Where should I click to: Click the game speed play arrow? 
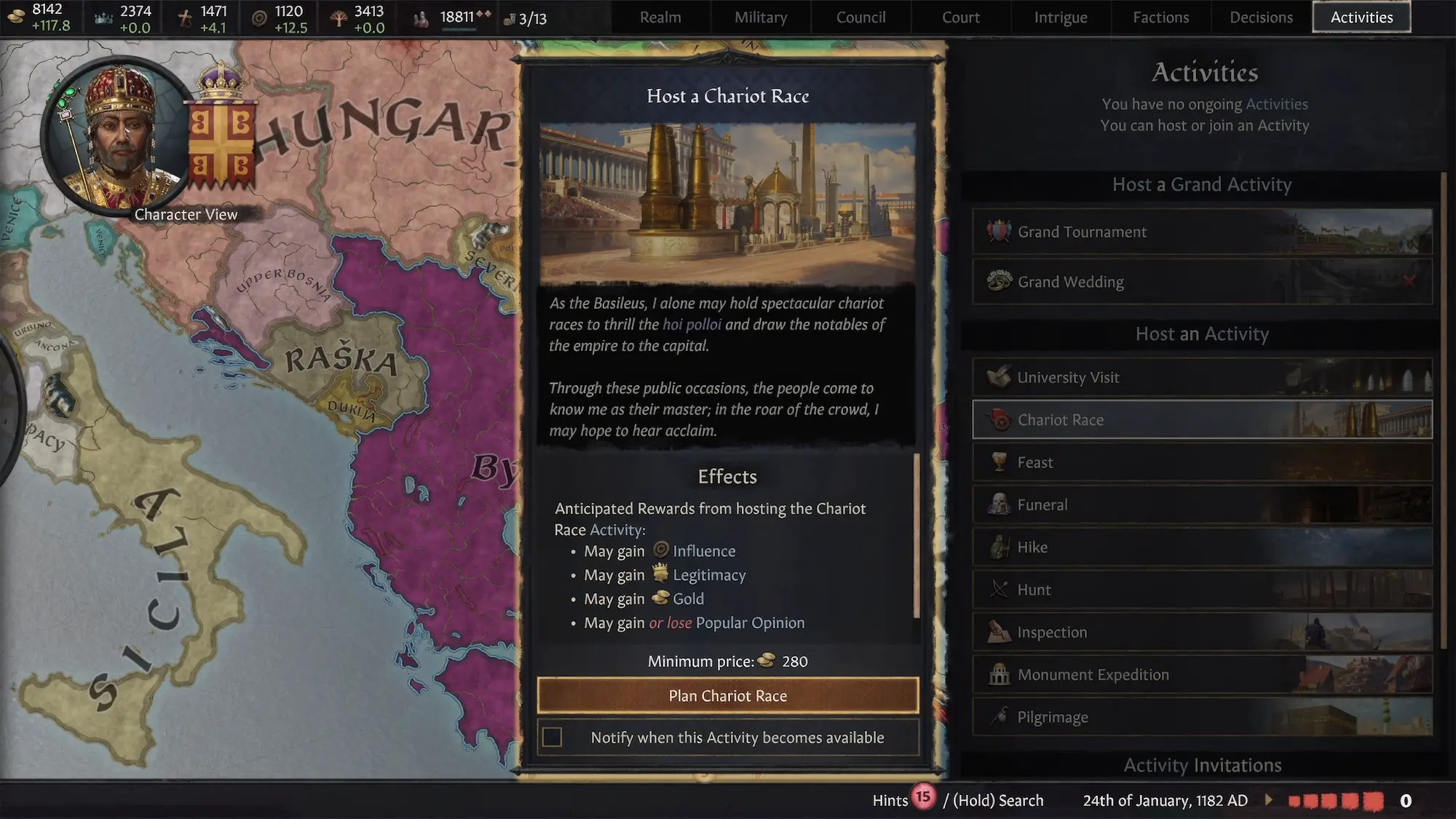point(1269,800)
